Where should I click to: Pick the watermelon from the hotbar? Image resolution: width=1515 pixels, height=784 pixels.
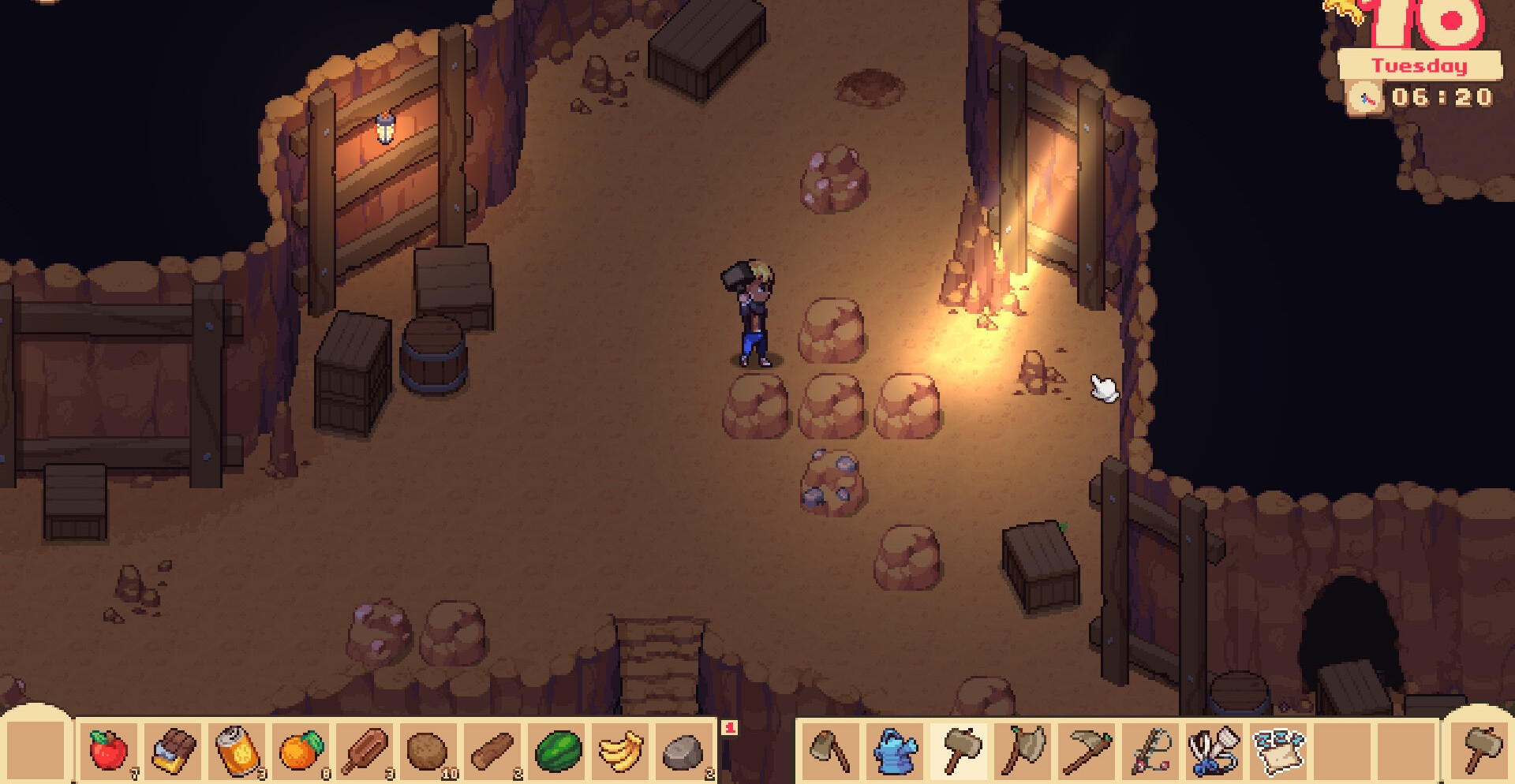pyautogui.click(x=558, y=750)
